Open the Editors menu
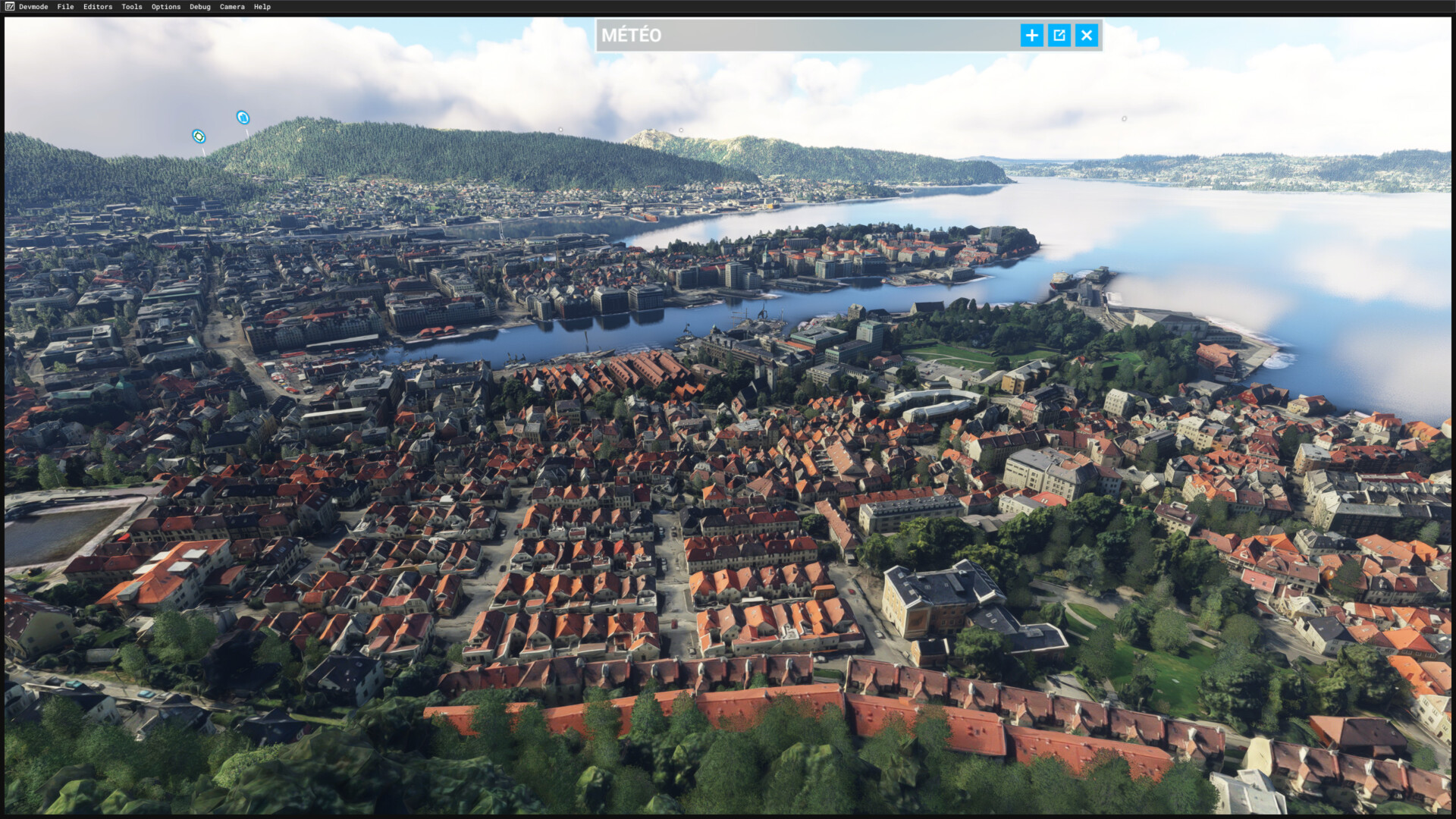This screenshot has height=819, width=1456. click(x=98, y=7)
